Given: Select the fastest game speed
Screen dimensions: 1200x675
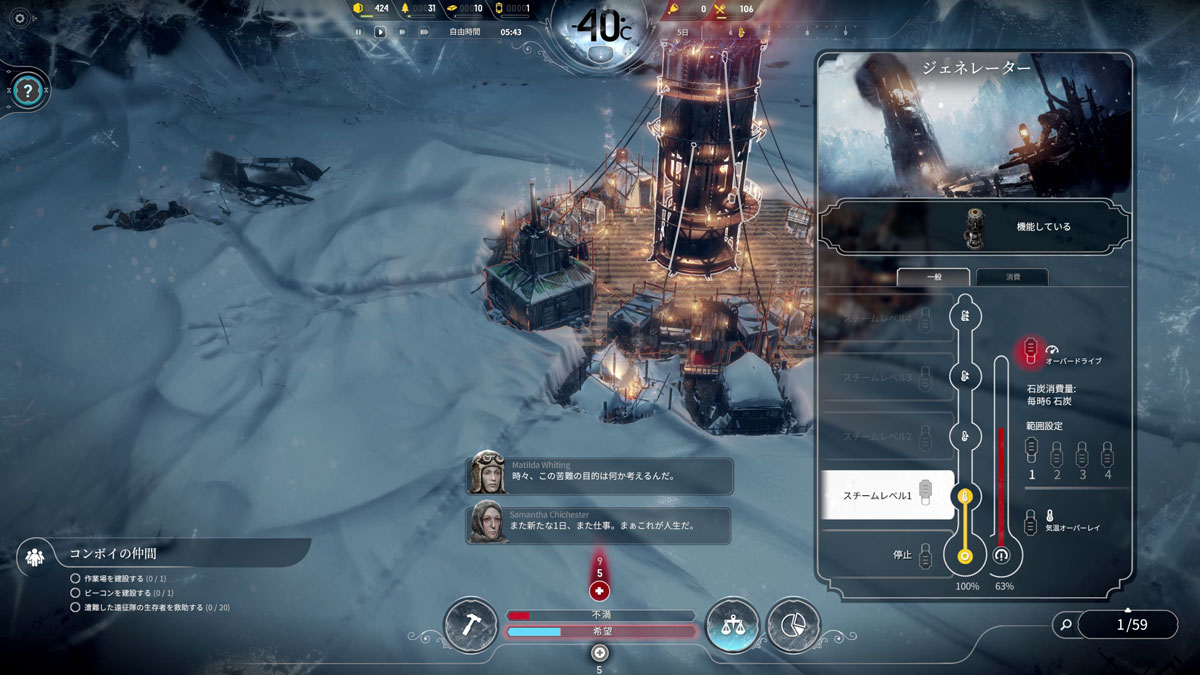Looking at the screenshot, I should [424, 32].
